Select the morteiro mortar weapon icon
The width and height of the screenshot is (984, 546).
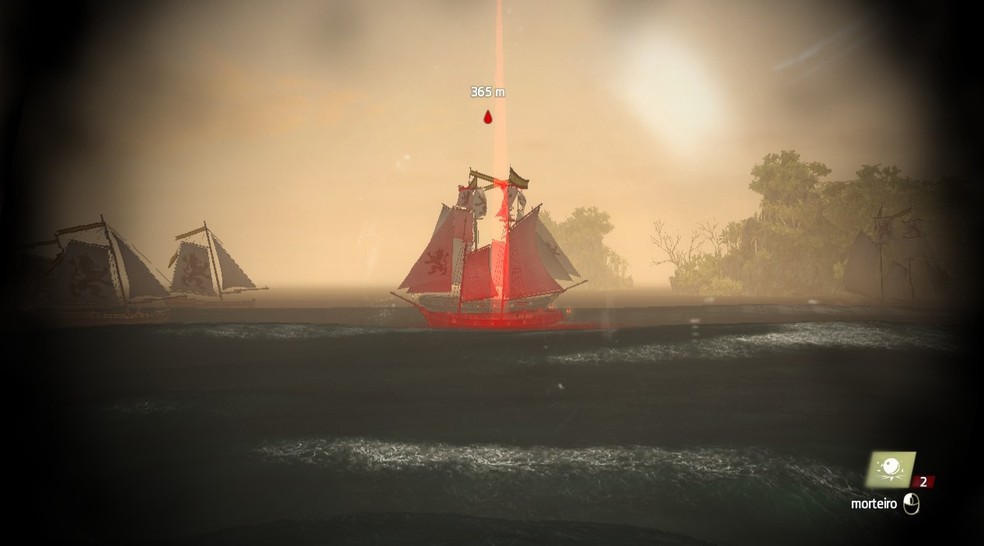pos(889,468)
